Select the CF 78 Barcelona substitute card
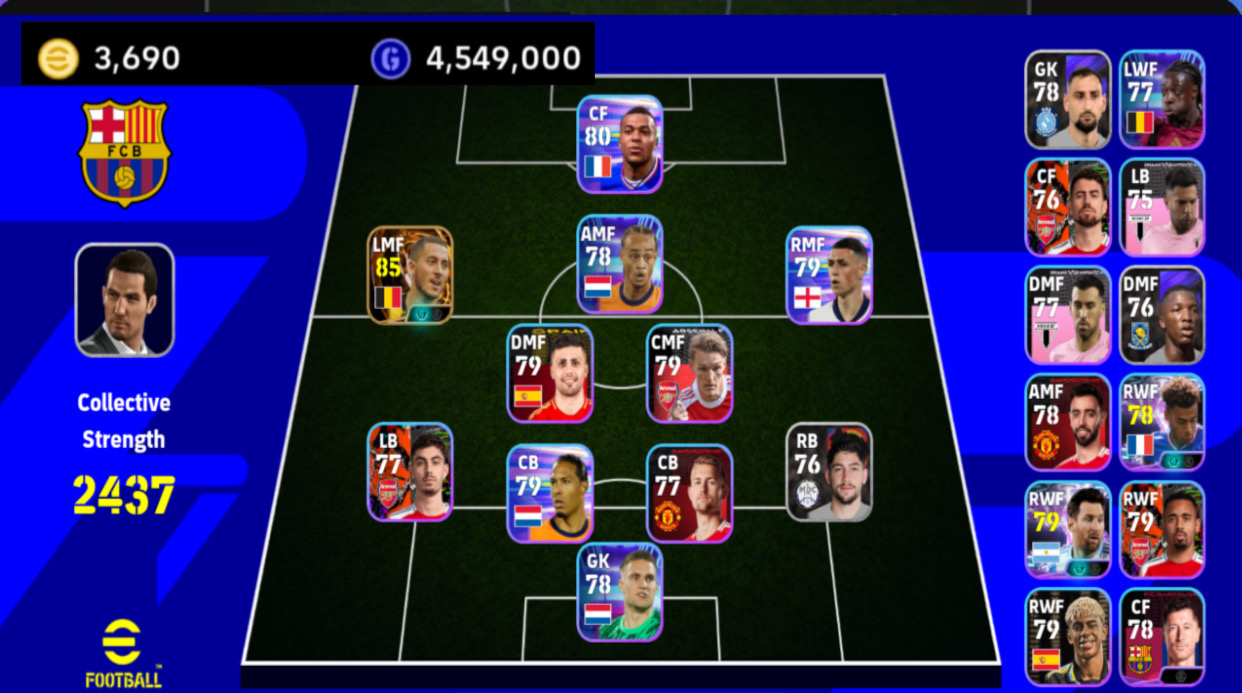The width and height of the screenshot is (1242, 693). 1161,636
